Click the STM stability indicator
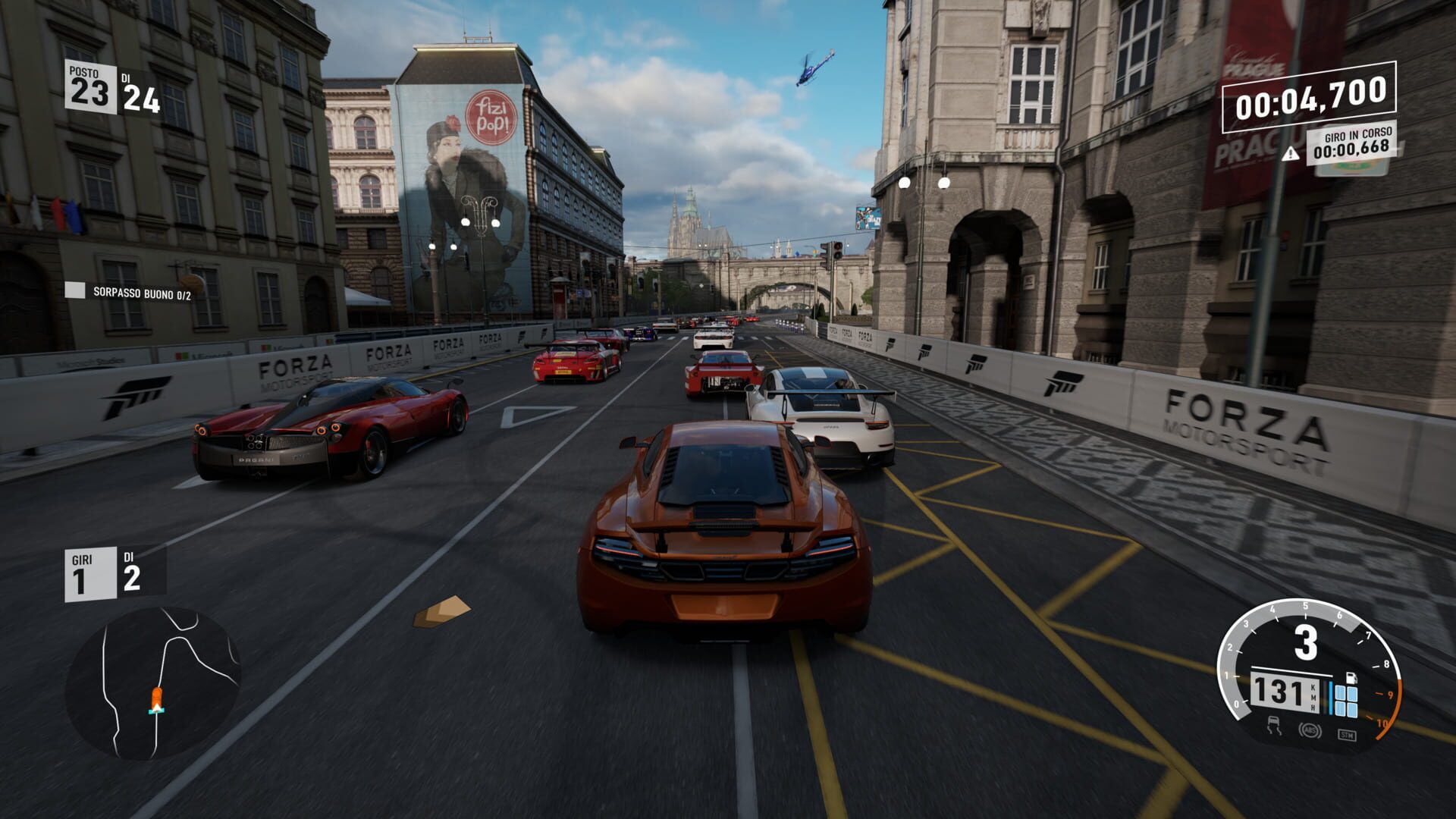The image size is (1456, 819). [x=1346, y=734]
